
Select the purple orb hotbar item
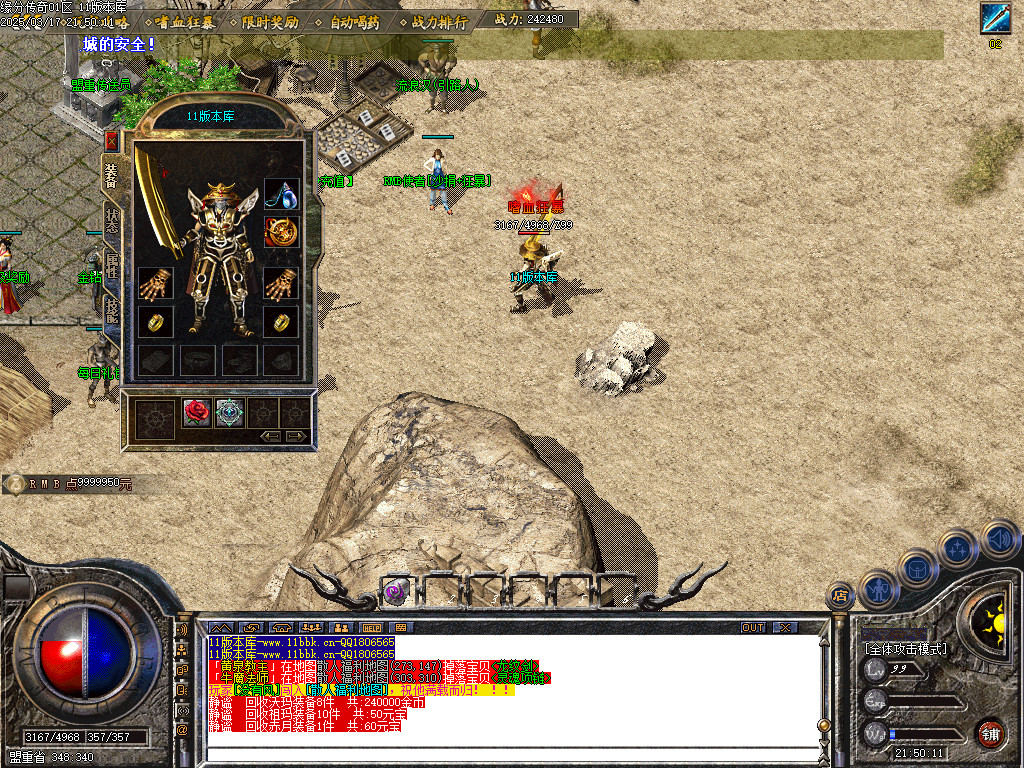point(396,591)
